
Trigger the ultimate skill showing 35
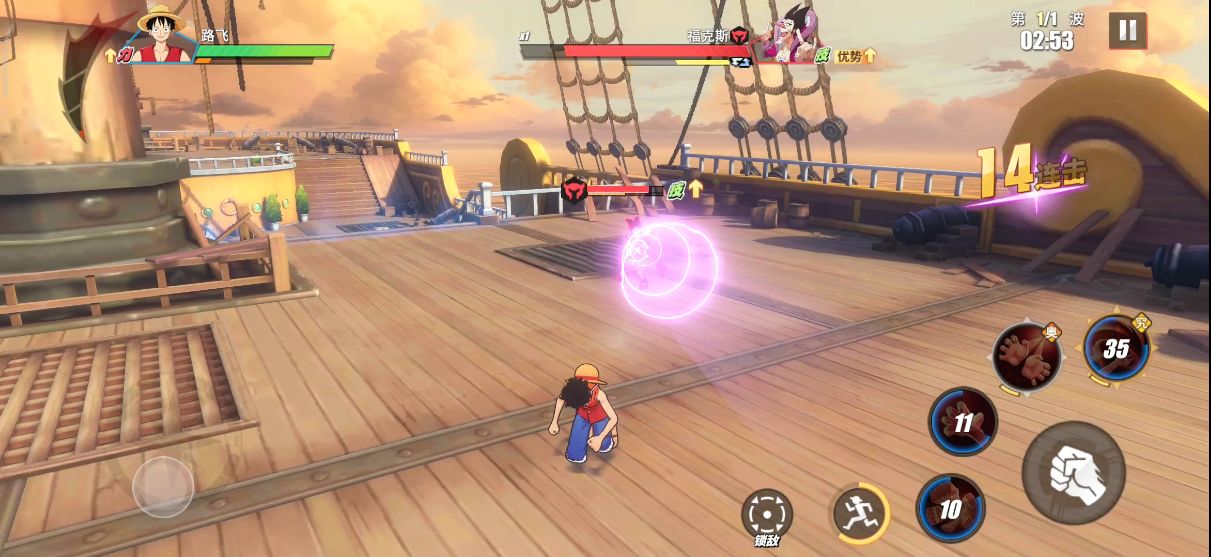click(x=1116, y=349)
